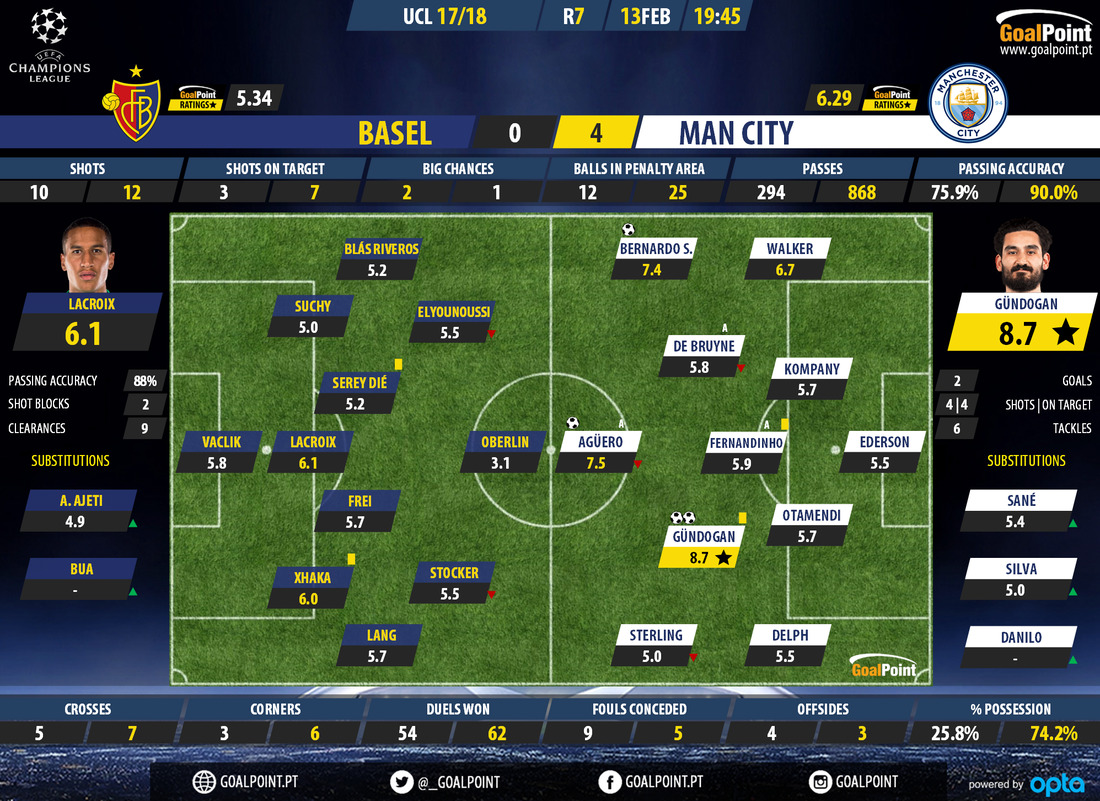Select the De Bruyne player tile
1100x801 pixels.
(x=702, y=356)
